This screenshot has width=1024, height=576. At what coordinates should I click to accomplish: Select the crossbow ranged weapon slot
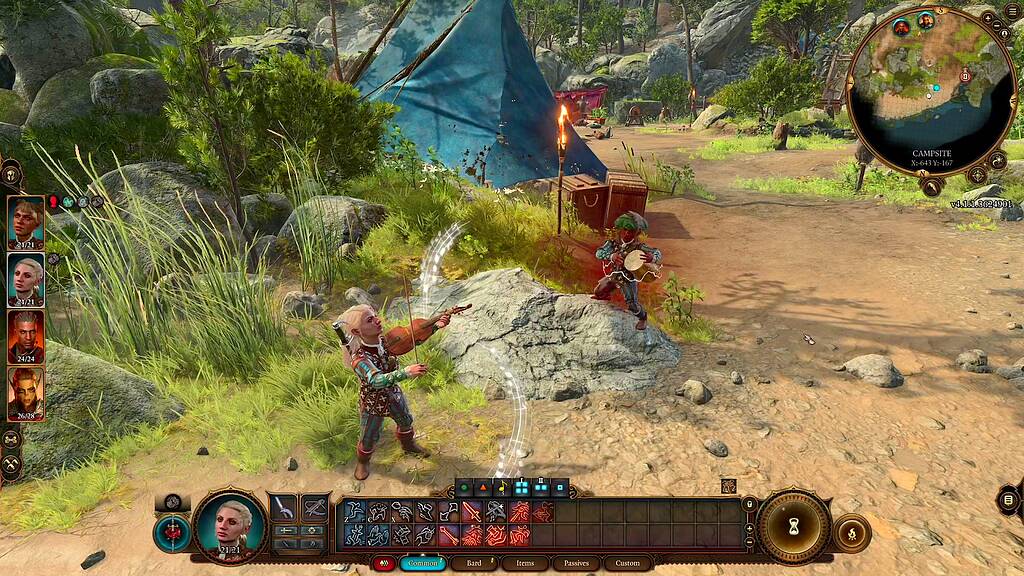(x=315, y=508)
